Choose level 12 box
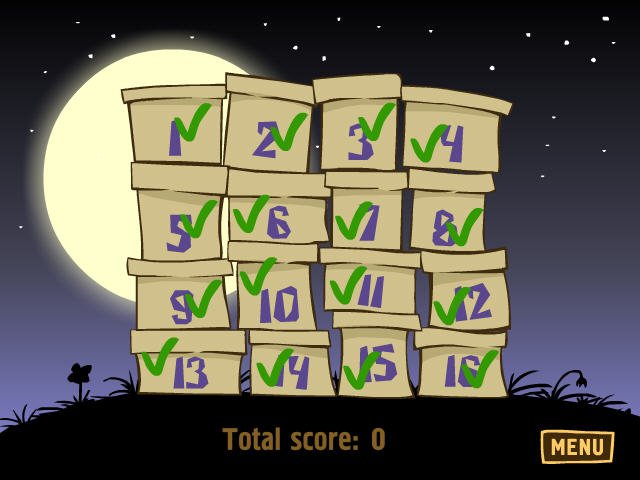Screen dimensions: 640x480 [x=468, y=300]
